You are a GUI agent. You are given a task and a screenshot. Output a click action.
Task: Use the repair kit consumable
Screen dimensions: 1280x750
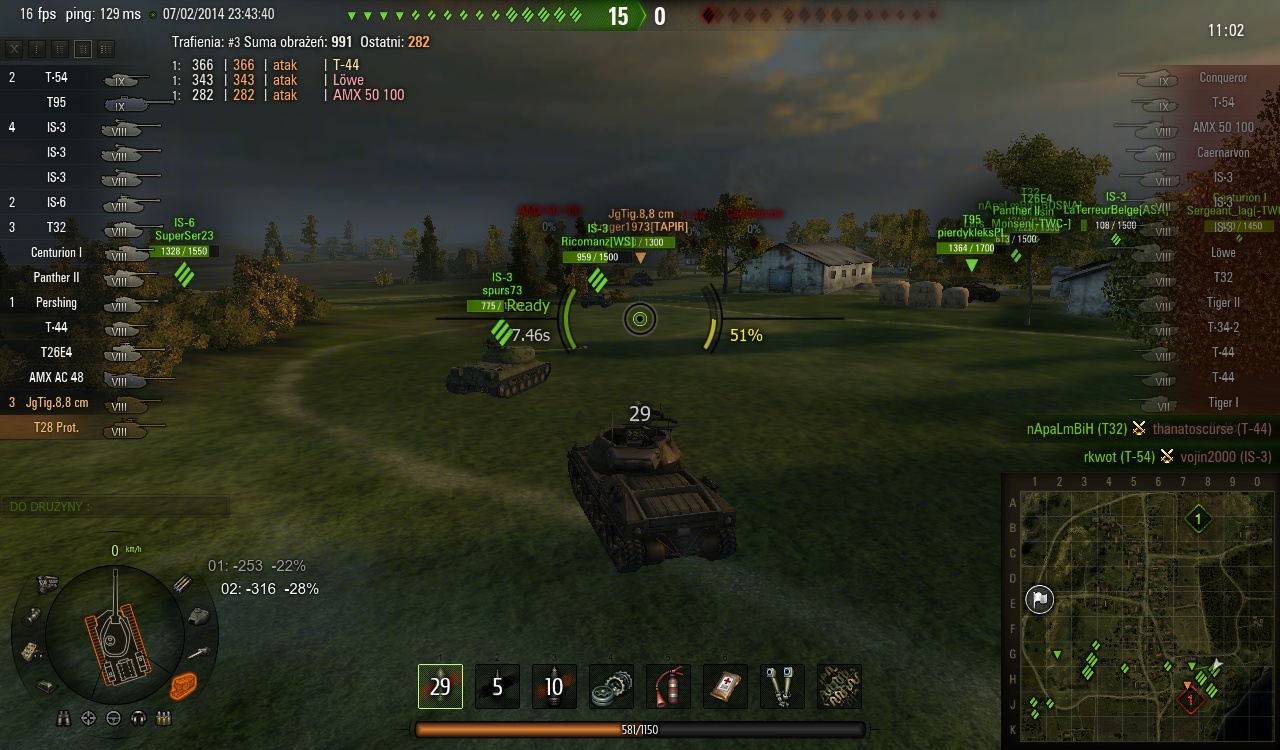611,687
